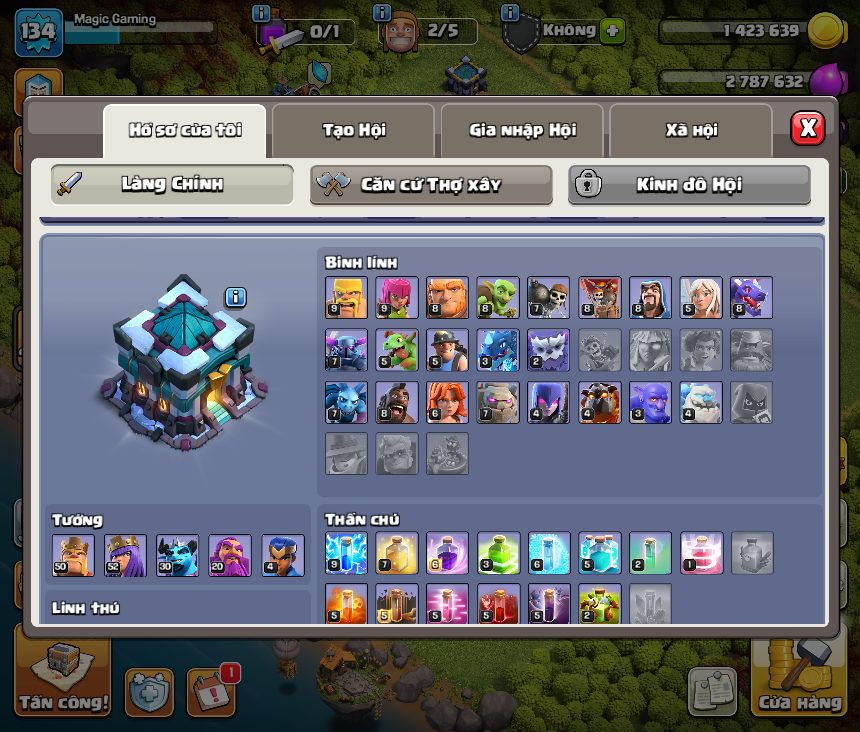Select the Xã hội tab
Screen dimensions: 860x732
click(x=691, y=130)
